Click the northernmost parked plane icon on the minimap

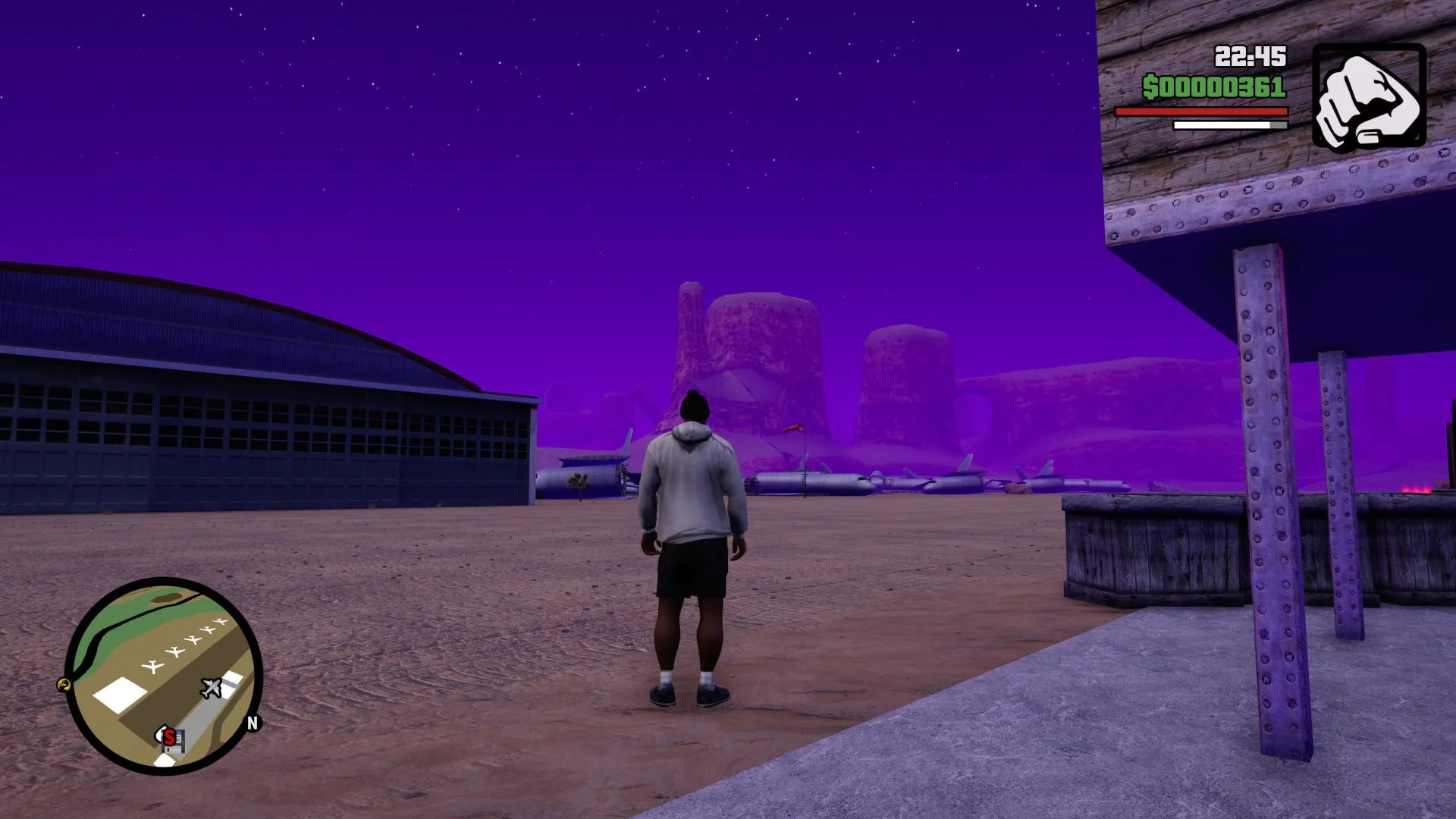coord(221,622)
